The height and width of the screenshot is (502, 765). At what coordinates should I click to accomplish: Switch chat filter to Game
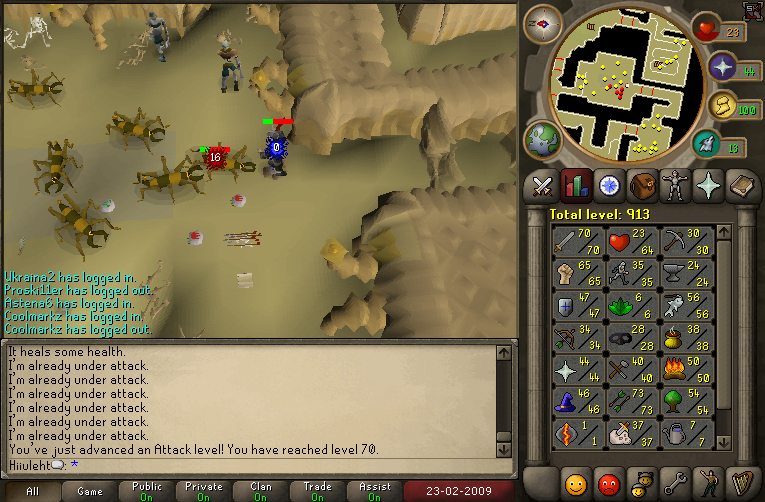click(x=90, y=491)
